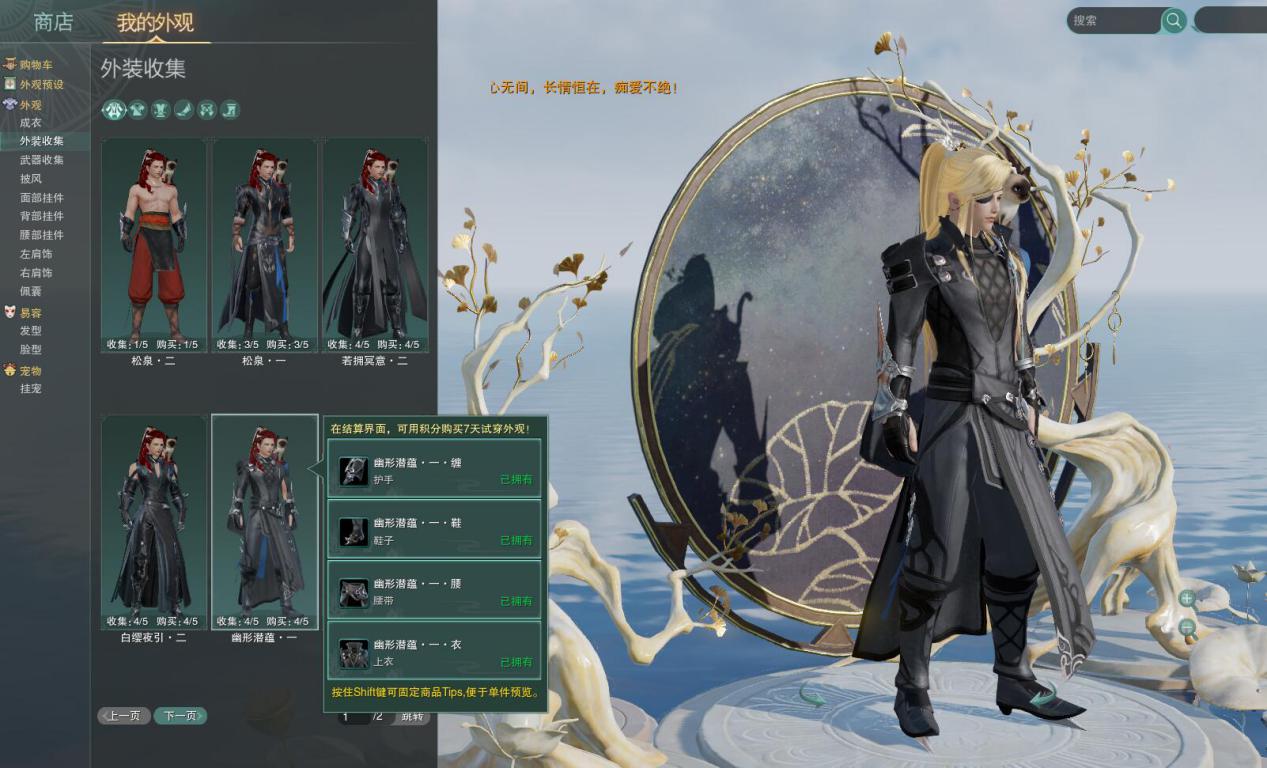Open the 挂宠 pet category
Screen dimensions: 1267x768
(31, 389)
